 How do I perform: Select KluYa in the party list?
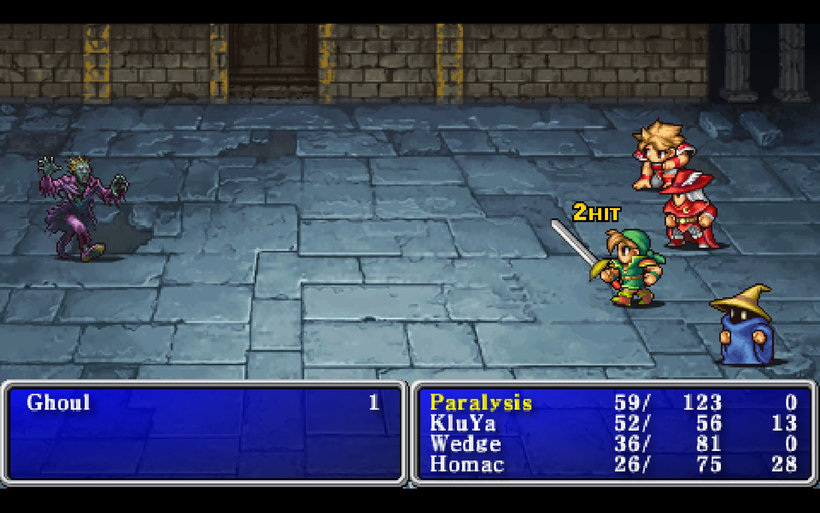click(462, 423)
